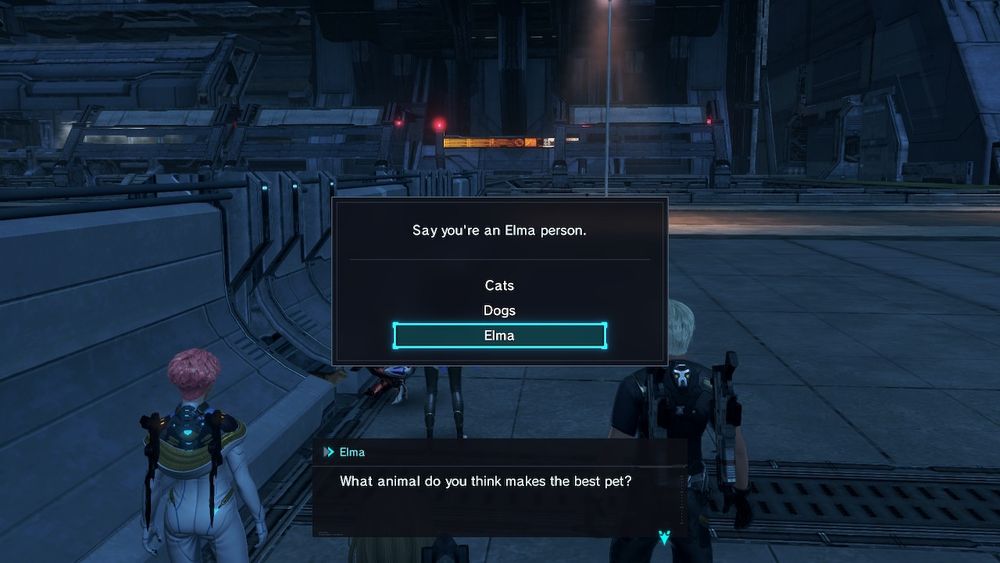Viewport: 1000px width, 563px height.
Task: Pick the highlighted "Elma" response
Action: coord(499,336)
